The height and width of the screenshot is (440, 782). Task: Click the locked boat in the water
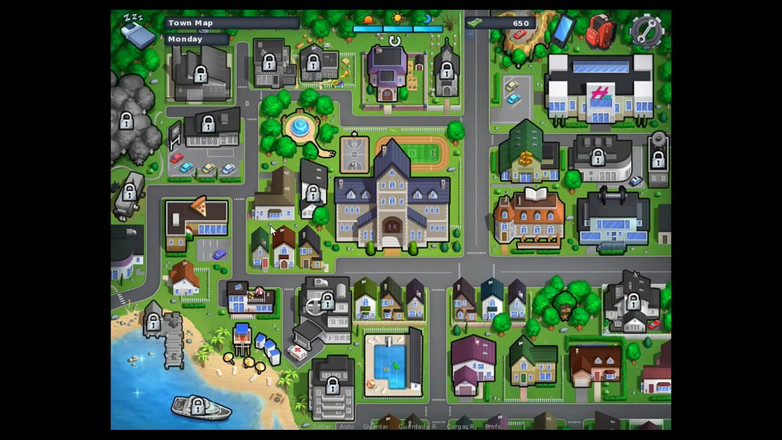click(199, 406)
